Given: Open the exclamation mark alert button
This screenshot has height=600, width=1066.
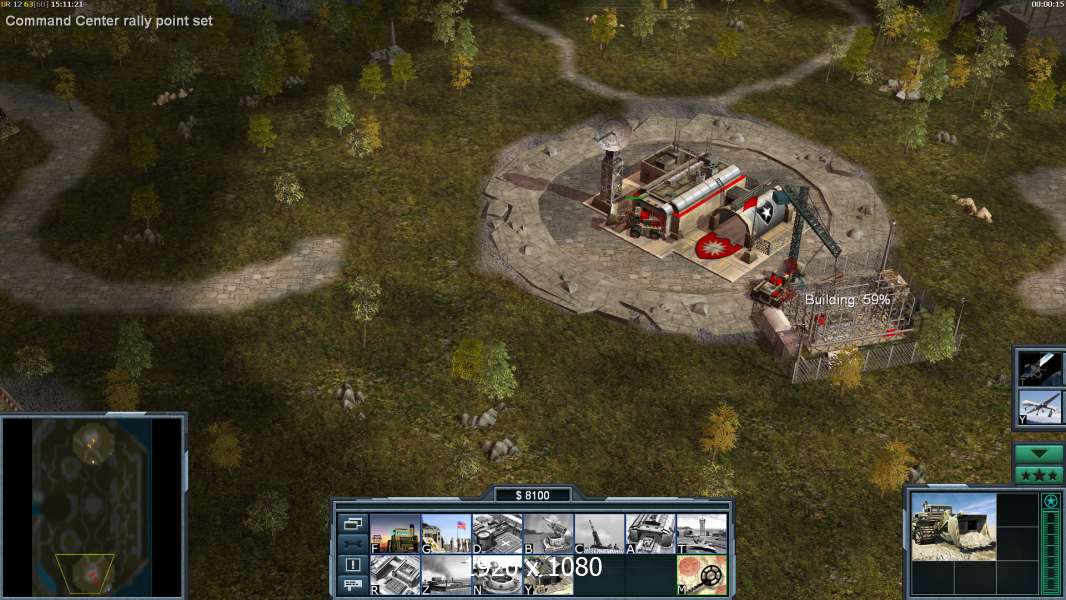Looking at the screenshot, I should [353, 565].
